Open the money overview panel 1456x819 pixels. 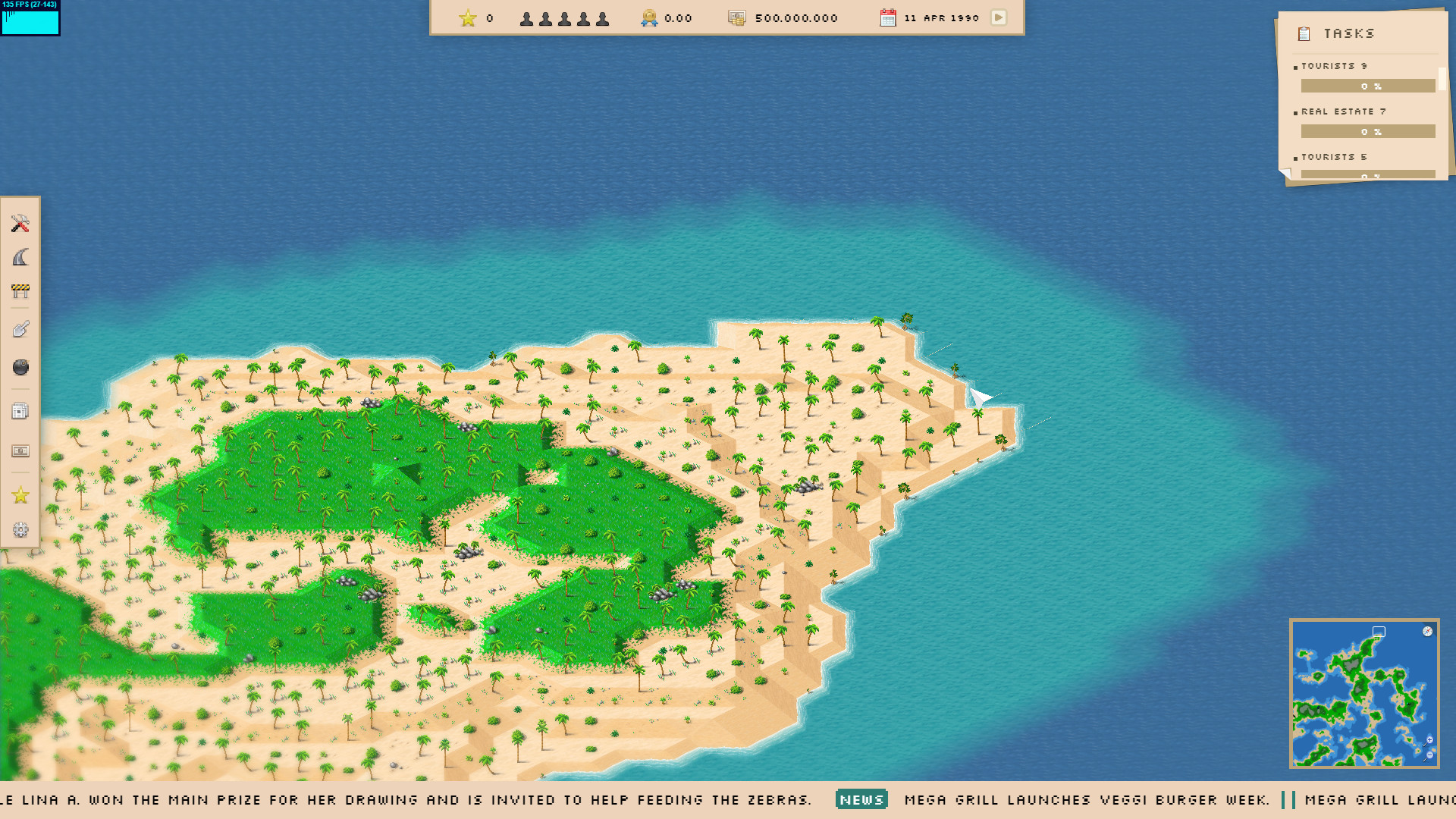point(20,450)
